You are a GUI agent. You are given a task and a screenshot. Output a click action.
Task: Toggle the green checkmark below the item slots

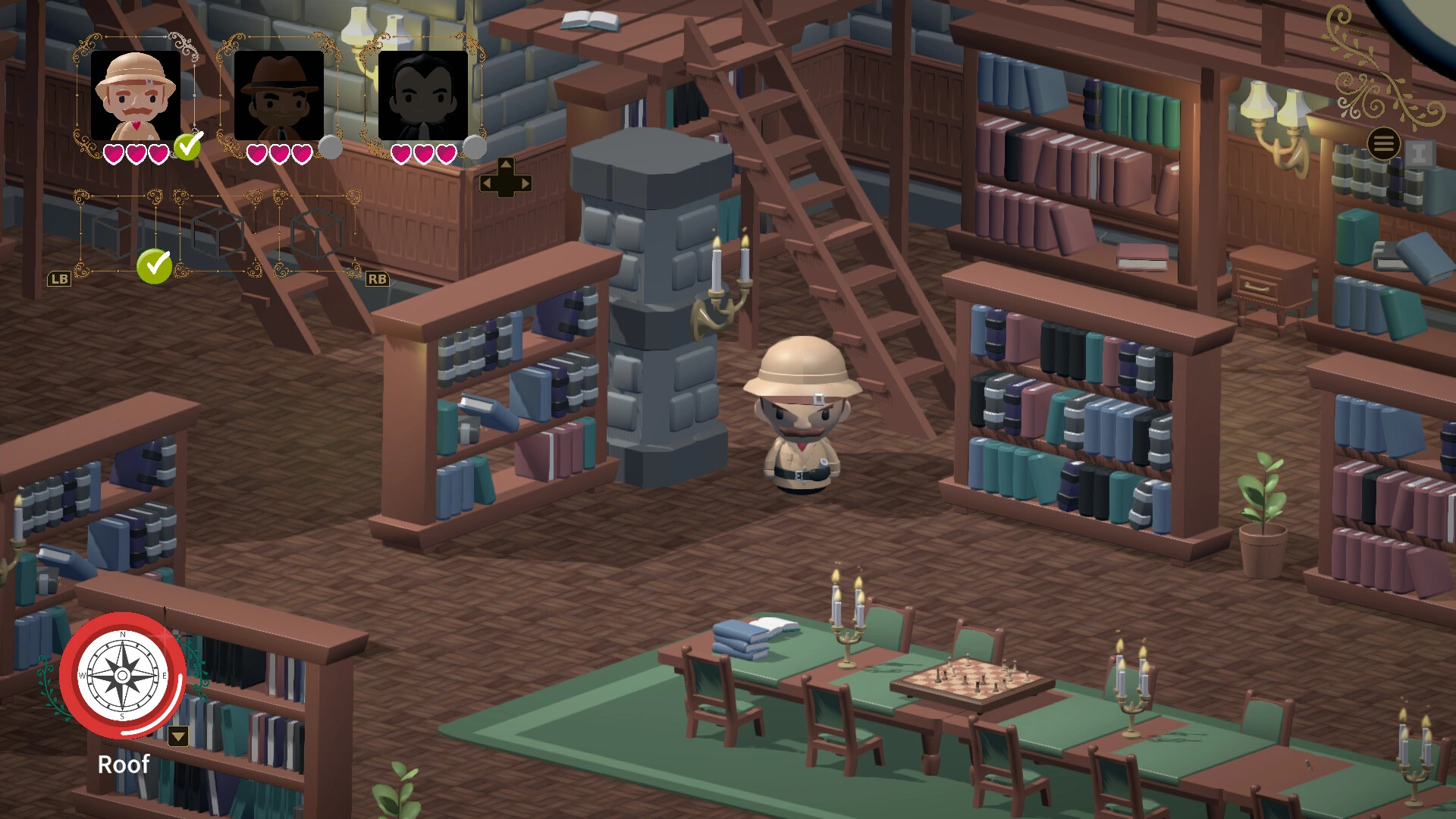click(155, 267)
